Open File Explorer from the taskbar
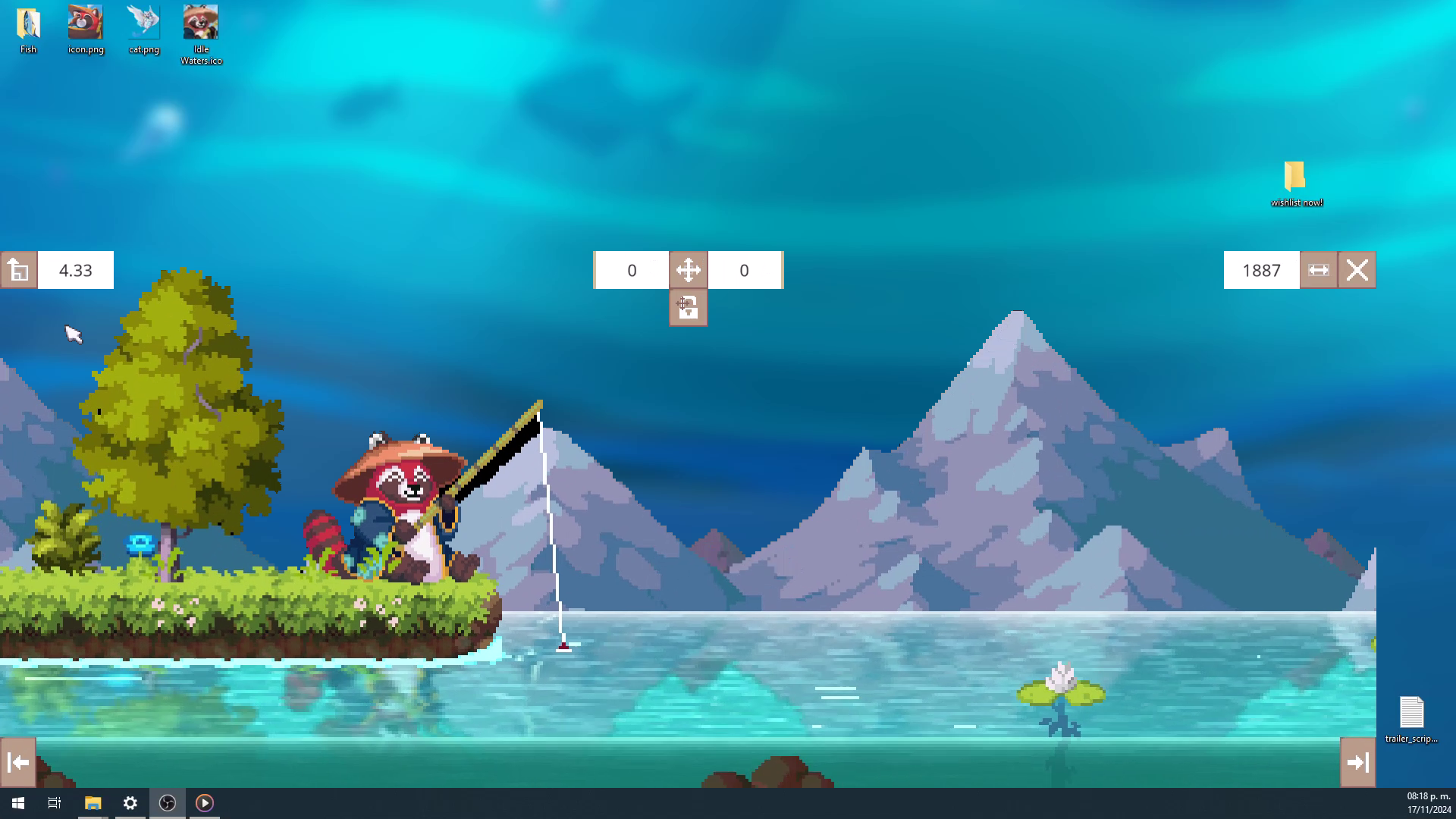 tap(93, 803)
